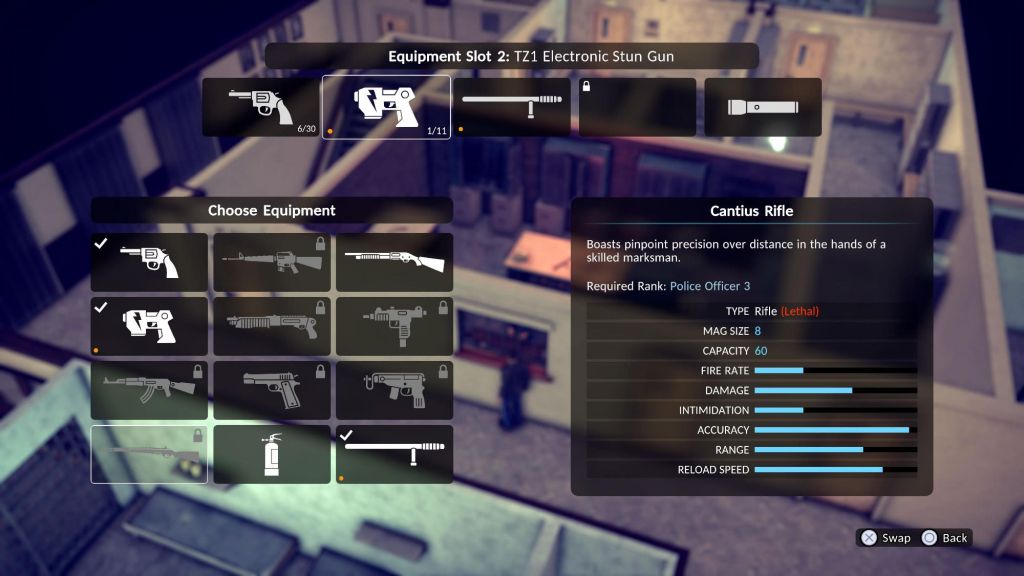
Task: Pick the locked empty equipment slot
Action: tap(637, 107)
